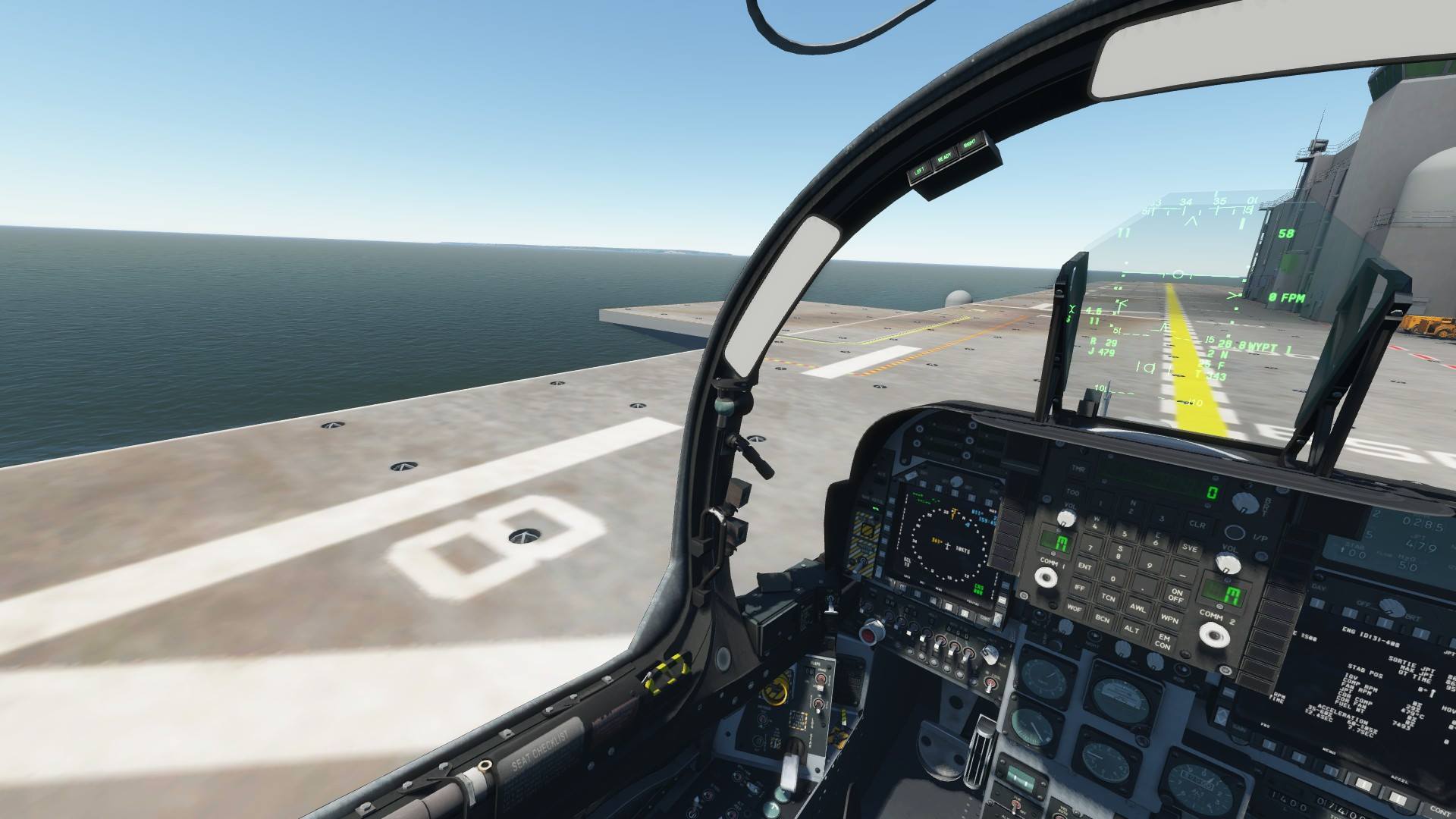This screenshot has width=1456, height=819.
Task: Click the WOF function key
Action: click(1074, 608)
